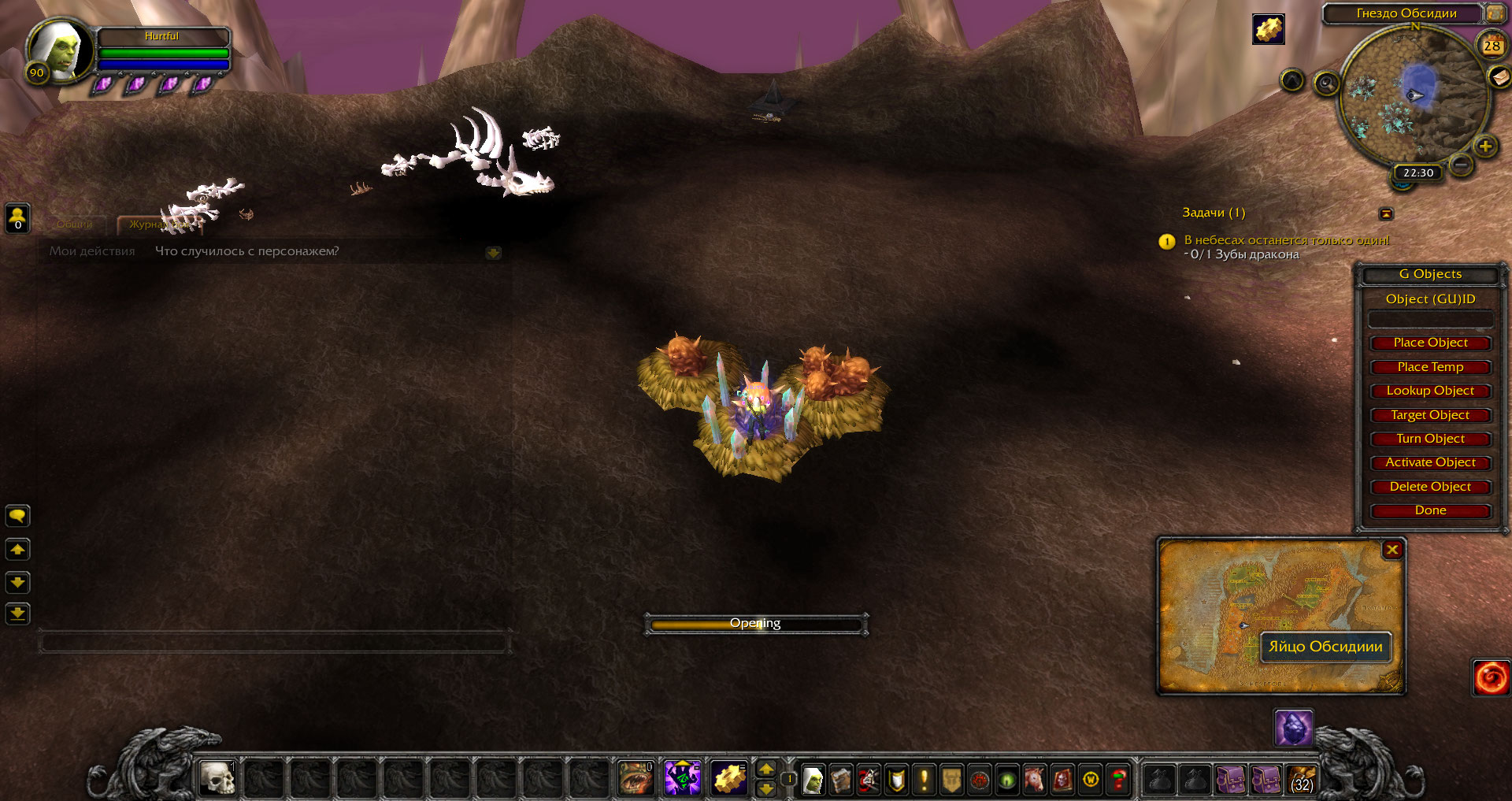Image resolution: width=1512 pixels, height=801 pixels.
Task: Choose Place Temp in G Objects panel
Action: (1430, 367)
